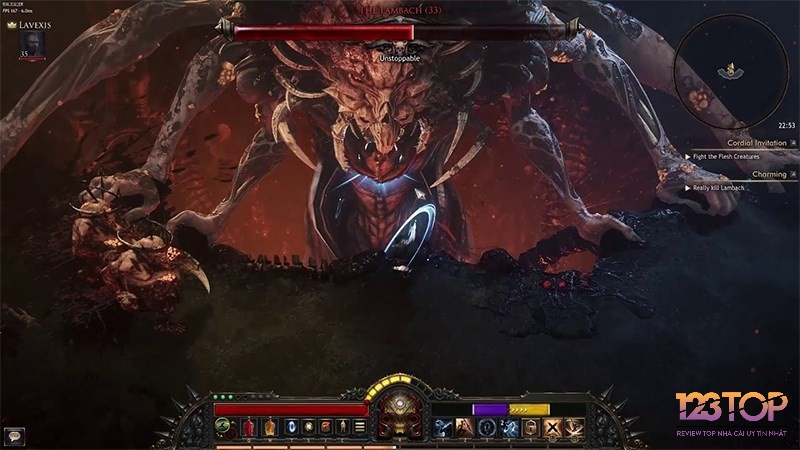Click the blue portal ring icon

[290, 428]
